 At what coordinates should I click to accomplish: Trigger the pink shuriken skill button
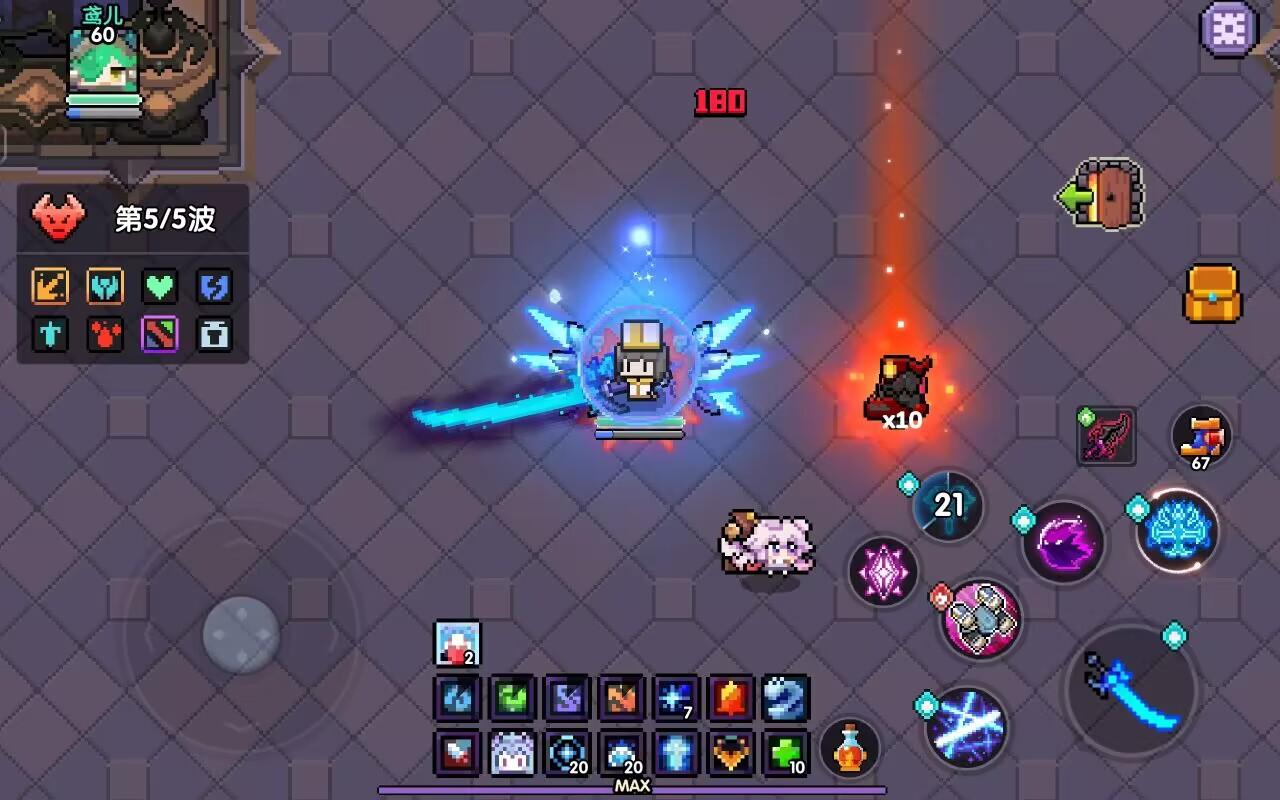978,620
